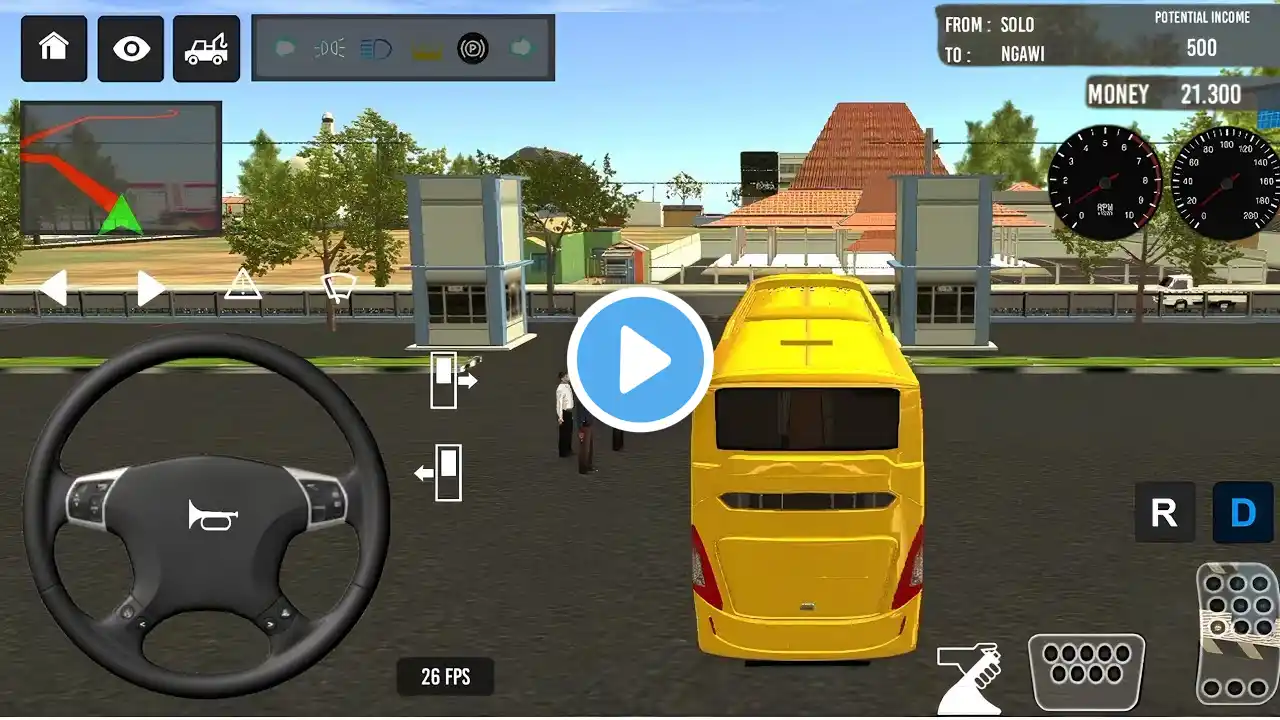Toggle the windshield wipers
This screenshot has height=720, width=1280.
(338, 287)
